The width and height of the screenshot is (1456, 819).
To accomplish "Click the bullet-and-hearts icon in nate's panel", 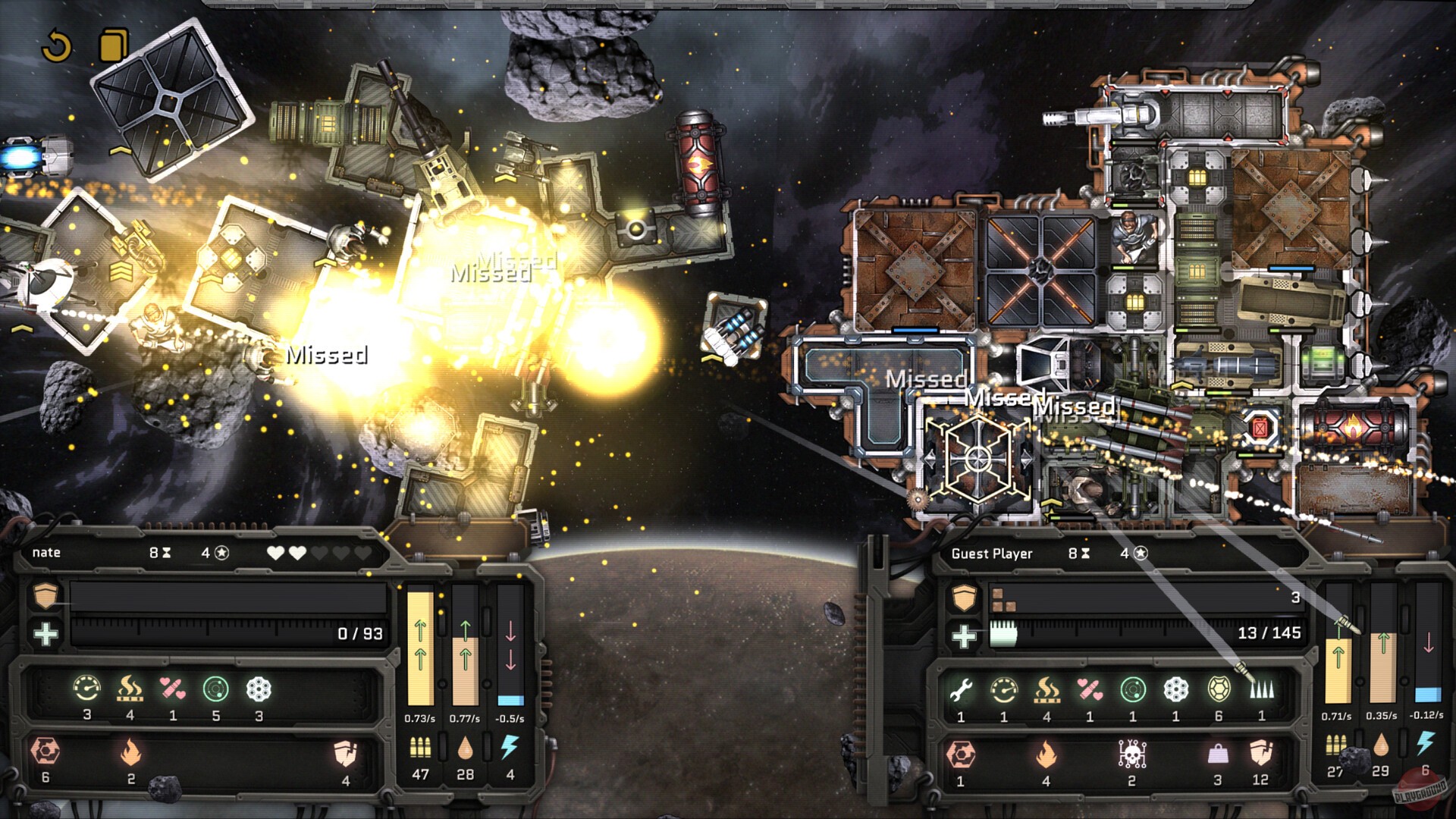I will tap(173, 689).
